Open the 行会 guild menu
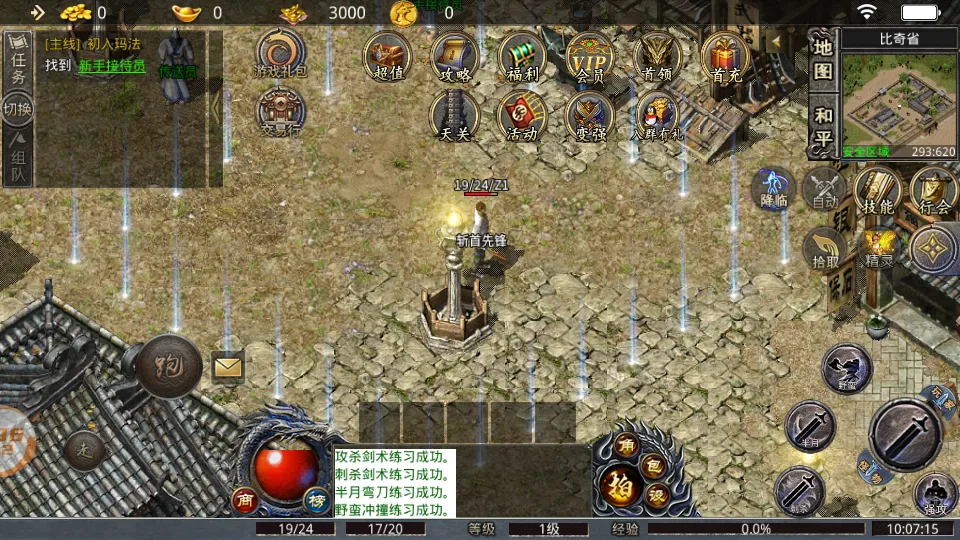 tap(934, 190)
